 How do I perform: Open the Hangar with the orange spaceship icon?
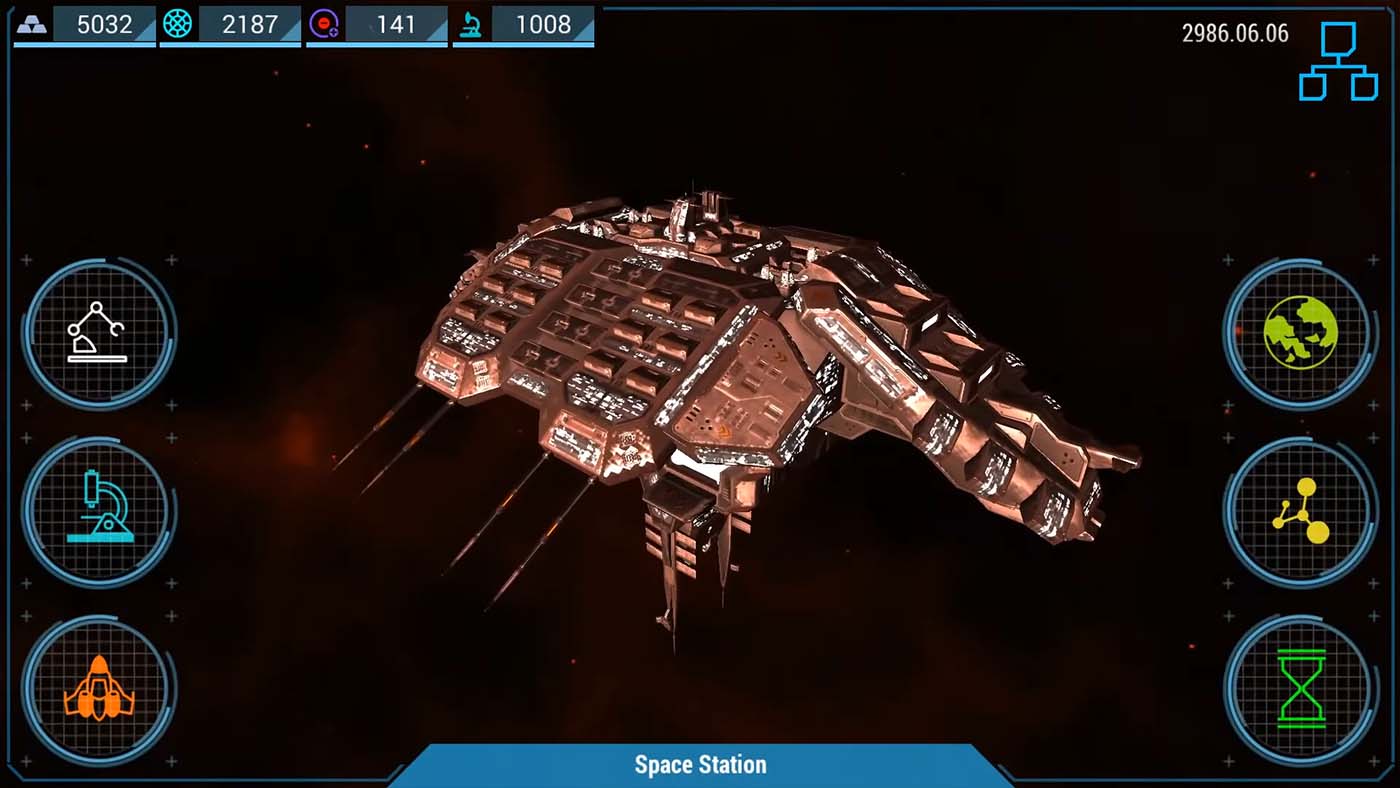pyautogui.click(x=97, y=688)
